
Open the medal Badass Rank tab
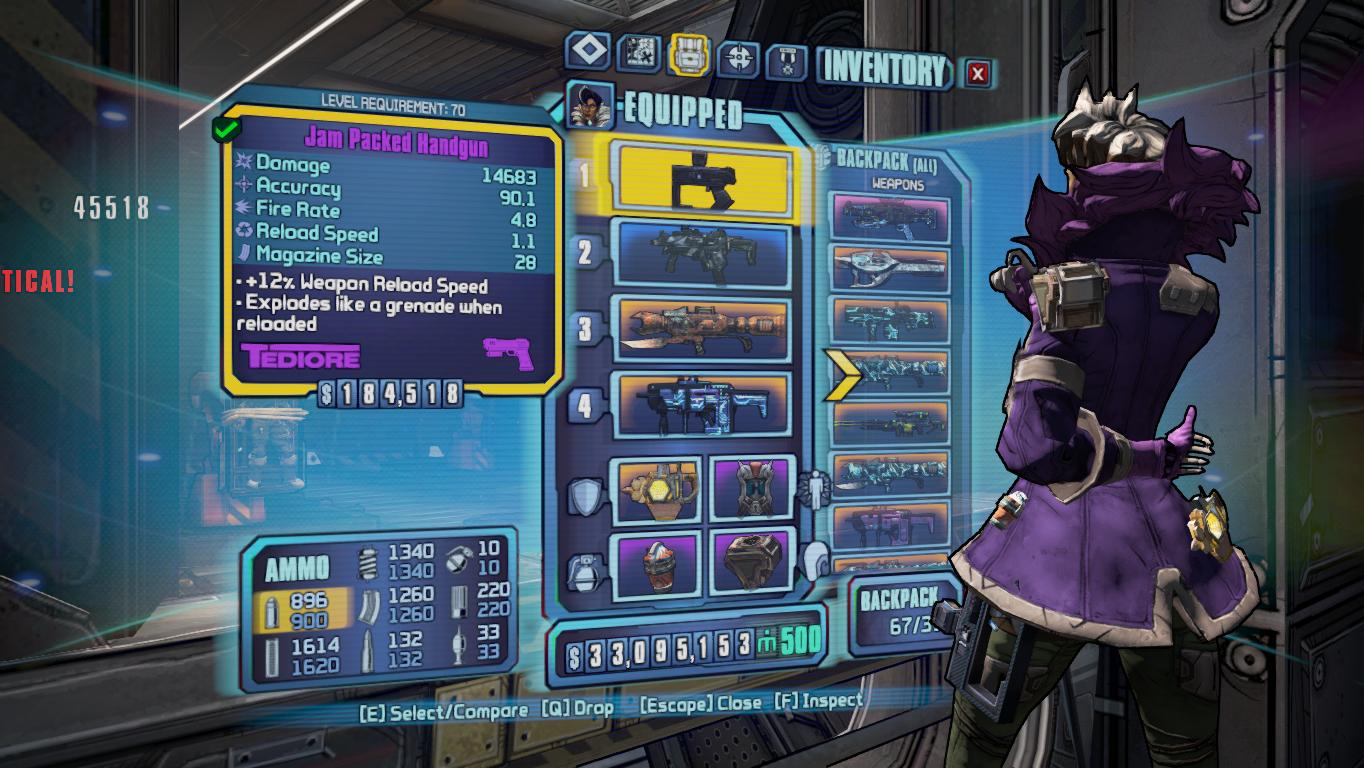787,62
